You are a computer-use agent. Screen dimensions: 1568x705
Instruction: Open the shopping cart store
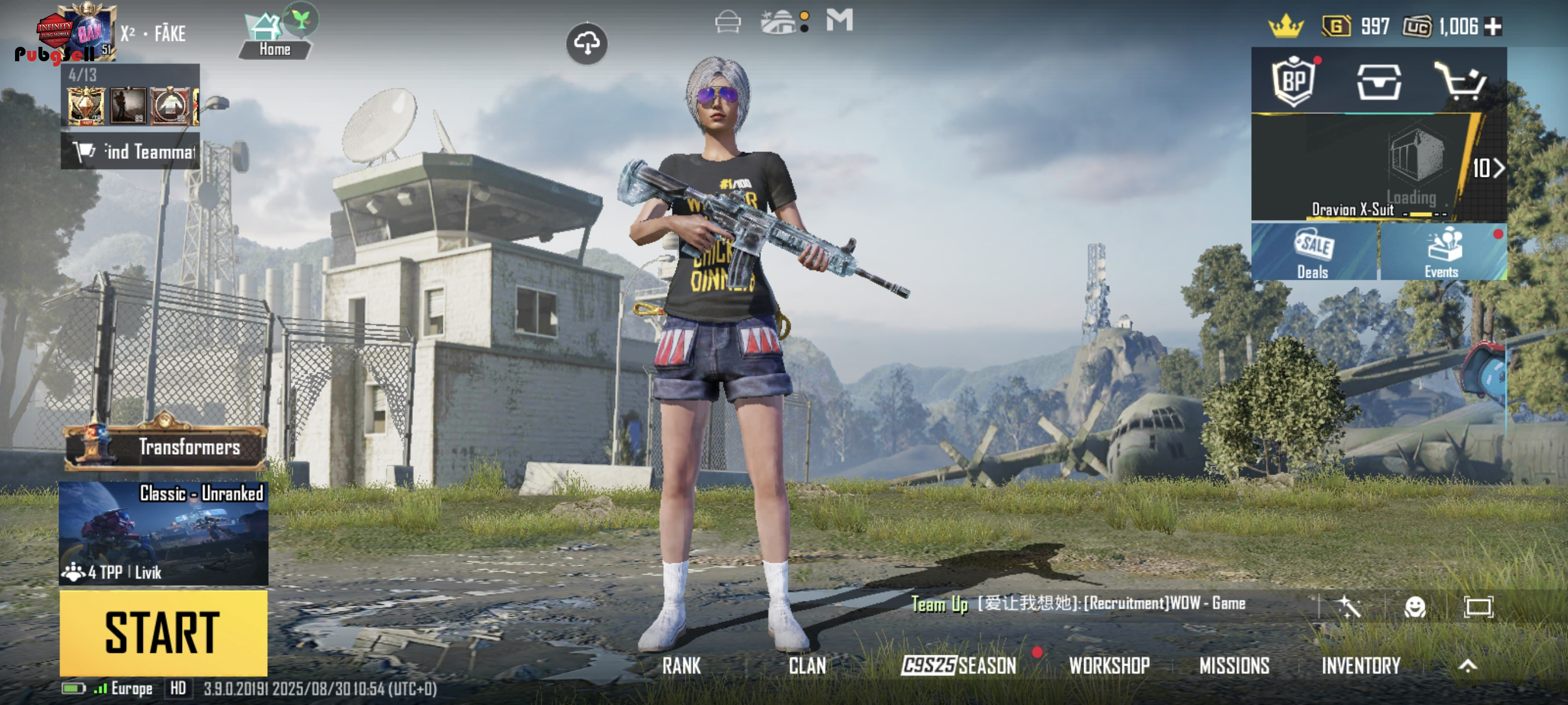pos(1462,81)
